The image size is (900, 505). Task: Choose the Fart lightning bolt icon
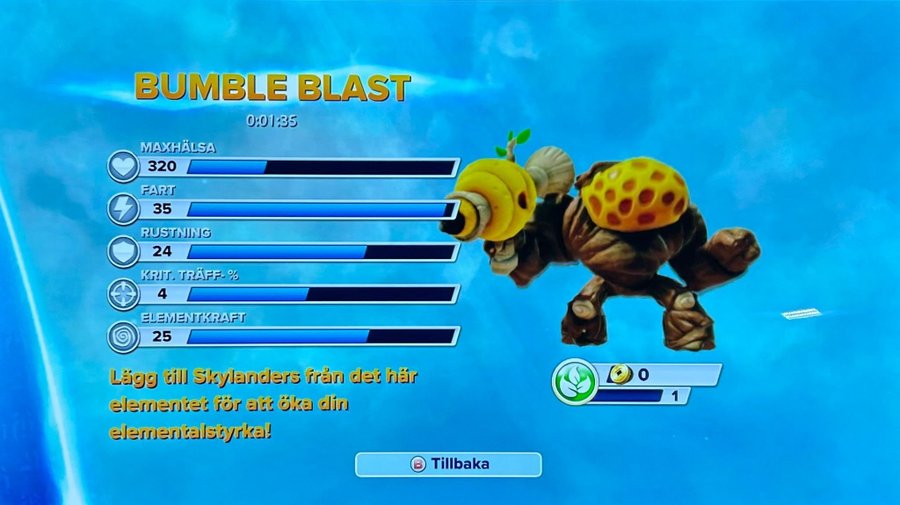pos(123,208)
